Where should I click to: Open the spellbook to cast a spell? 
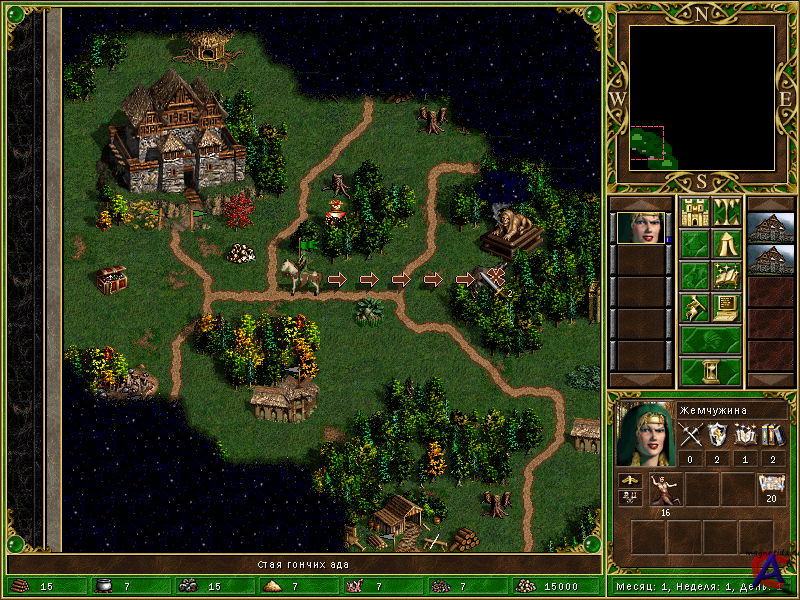coord(726,276)
